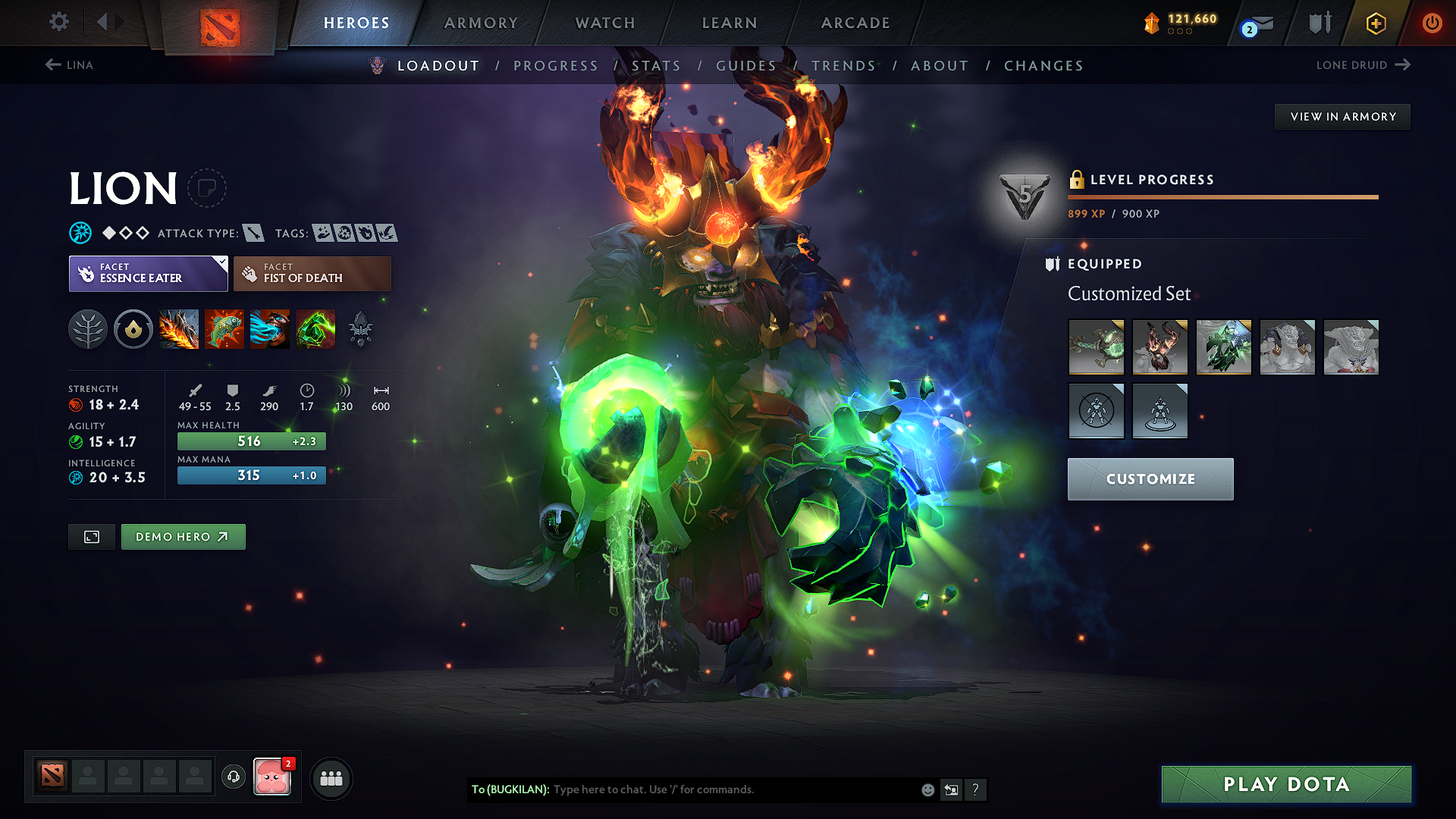Viewport: 1456px width, 819px height.
Task: Click the Mana Drain ability icon
Action: tap(270, 329)
